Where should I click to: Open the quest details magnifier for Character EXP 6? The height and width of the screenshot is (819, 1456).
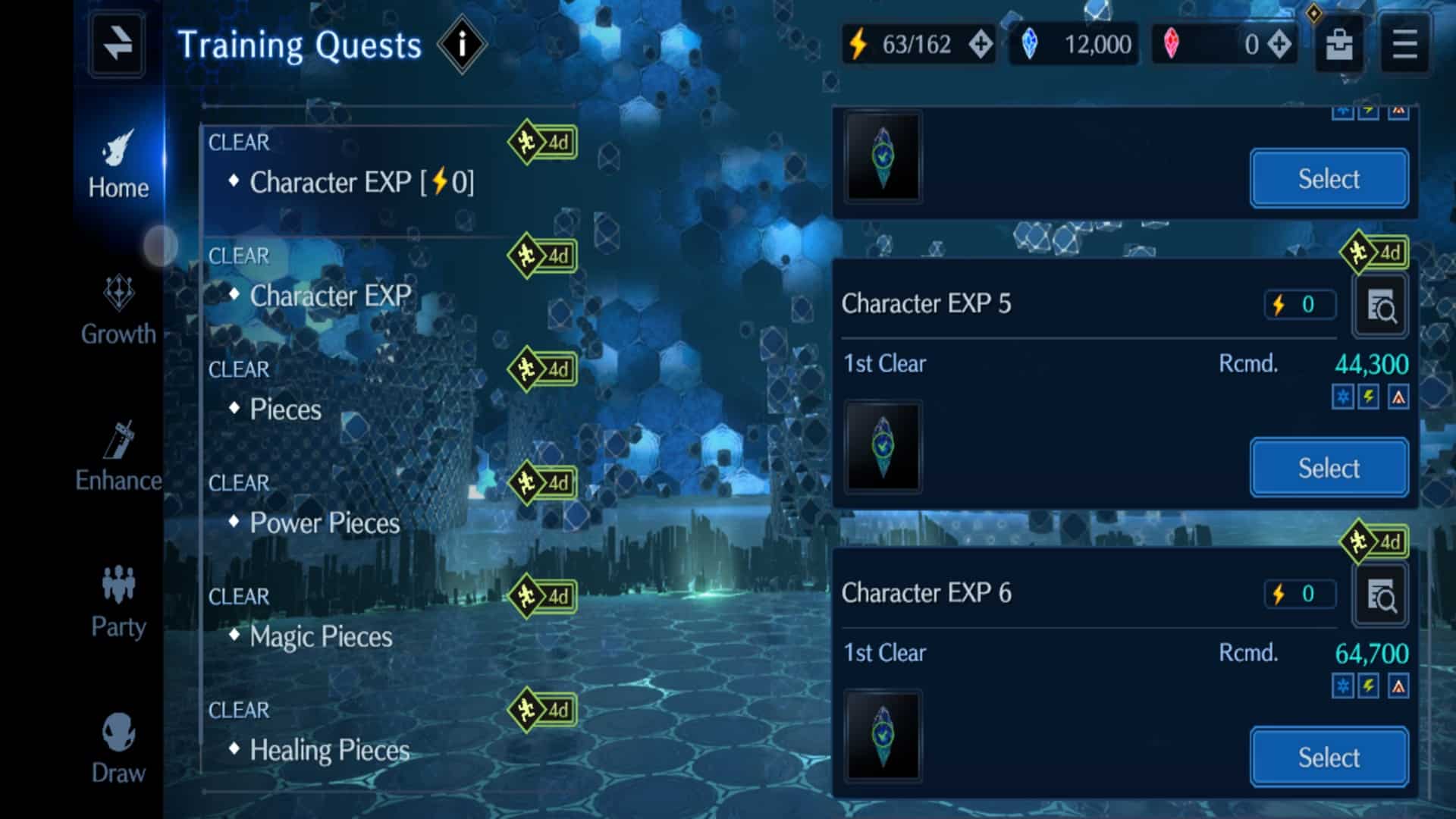point(1382,595)
